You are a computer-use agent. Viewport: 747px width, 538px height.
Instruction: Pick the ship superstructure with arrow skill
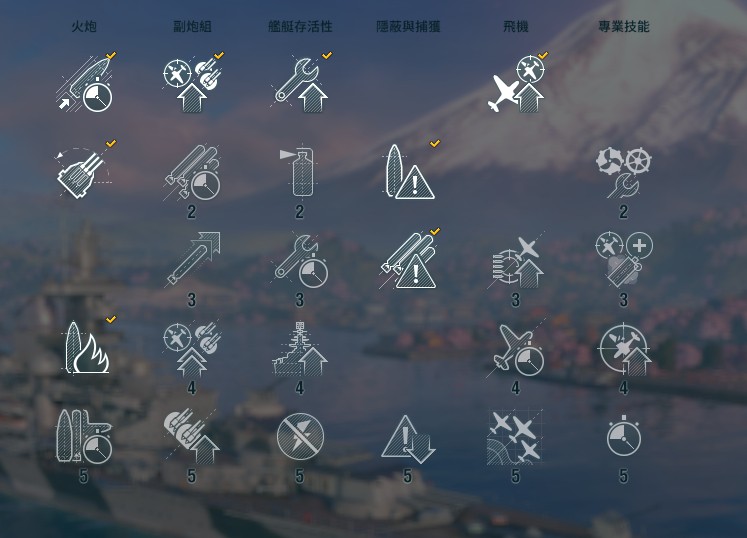point(300,349)
